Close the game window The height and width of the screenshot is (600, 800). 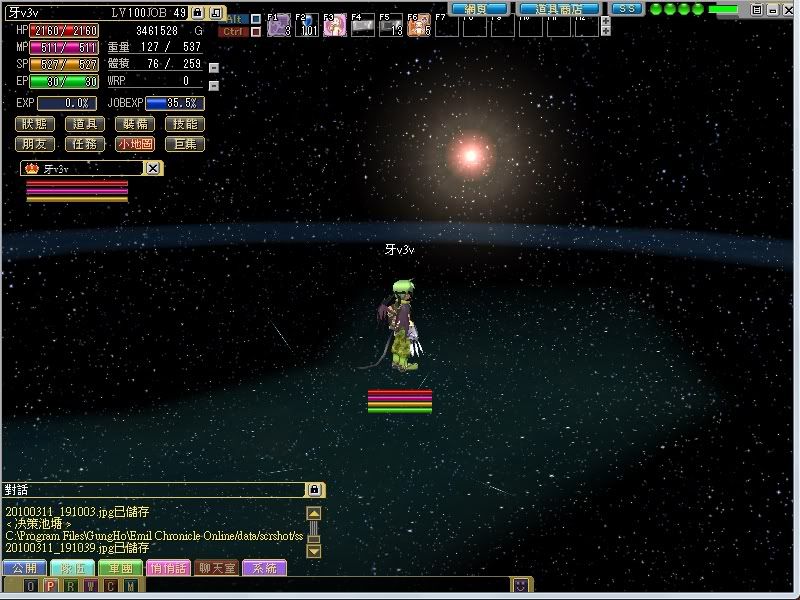[x=787, y=8]
